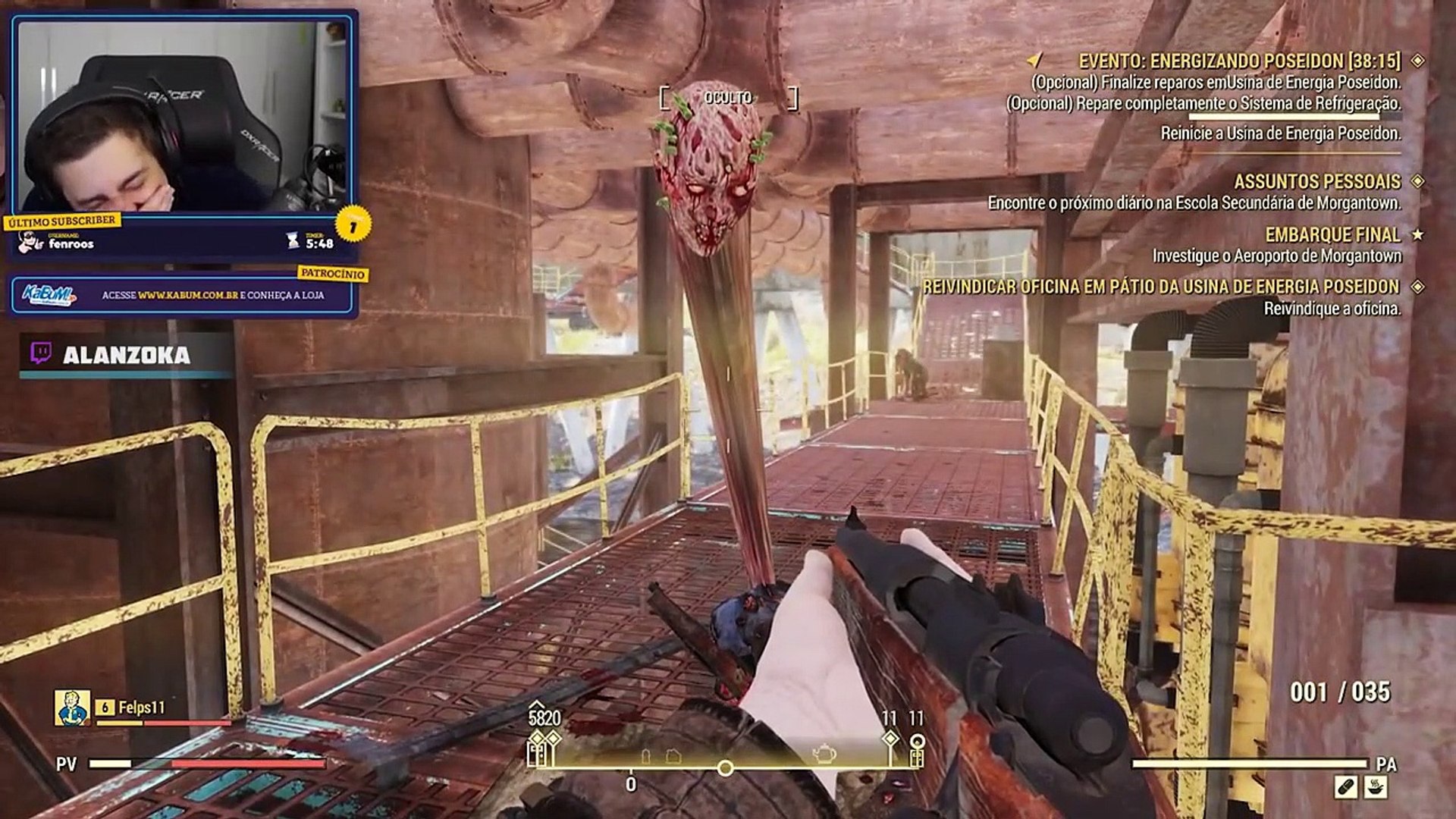Choose the Reivindicar Oficina objective entry
Image resolution: width=1456 pixels, height=819 pixels.
(1160, 287)
